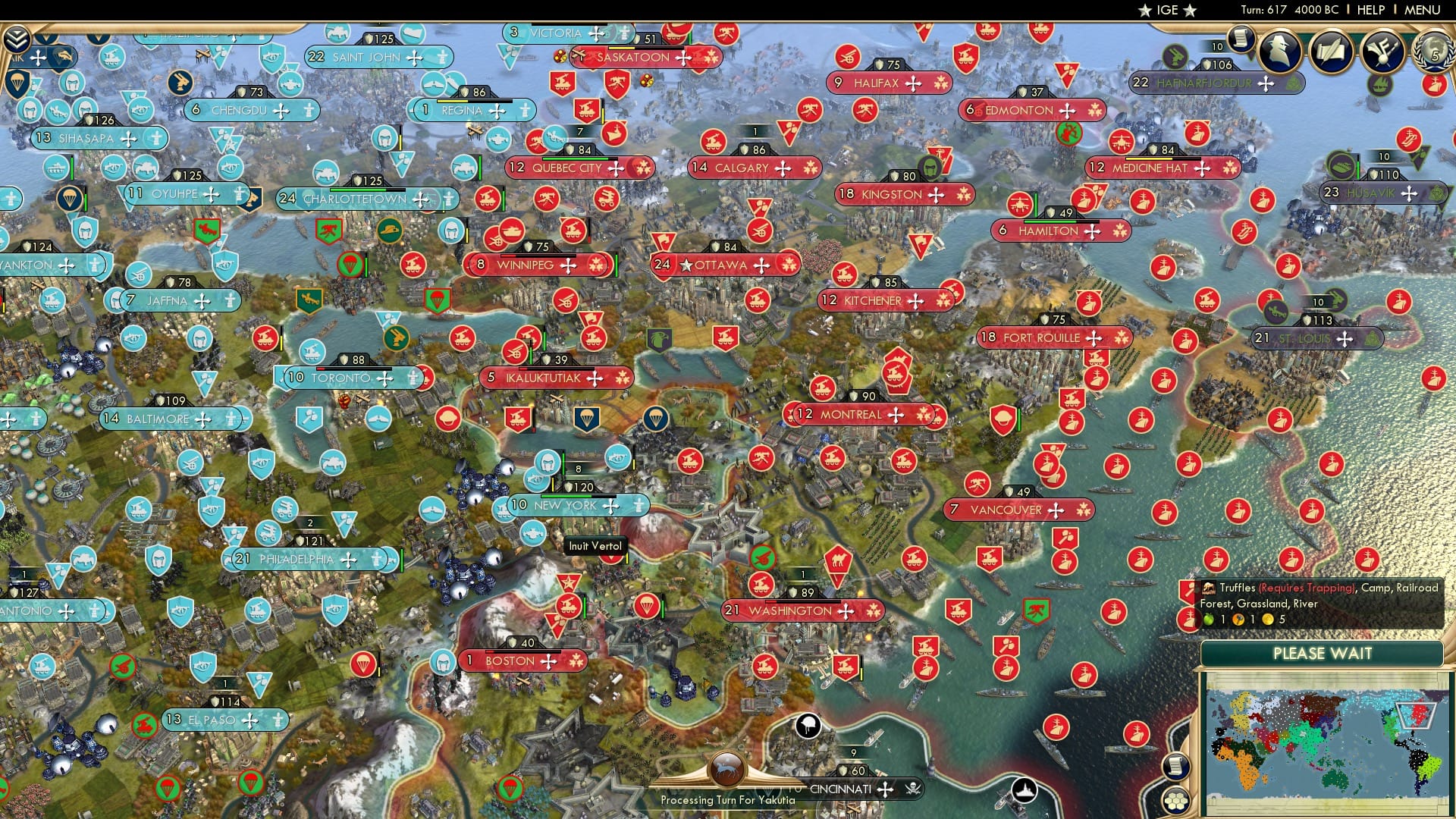
Task: Toggle IGE using the star beside its label
Action: tap(1144, 11)
